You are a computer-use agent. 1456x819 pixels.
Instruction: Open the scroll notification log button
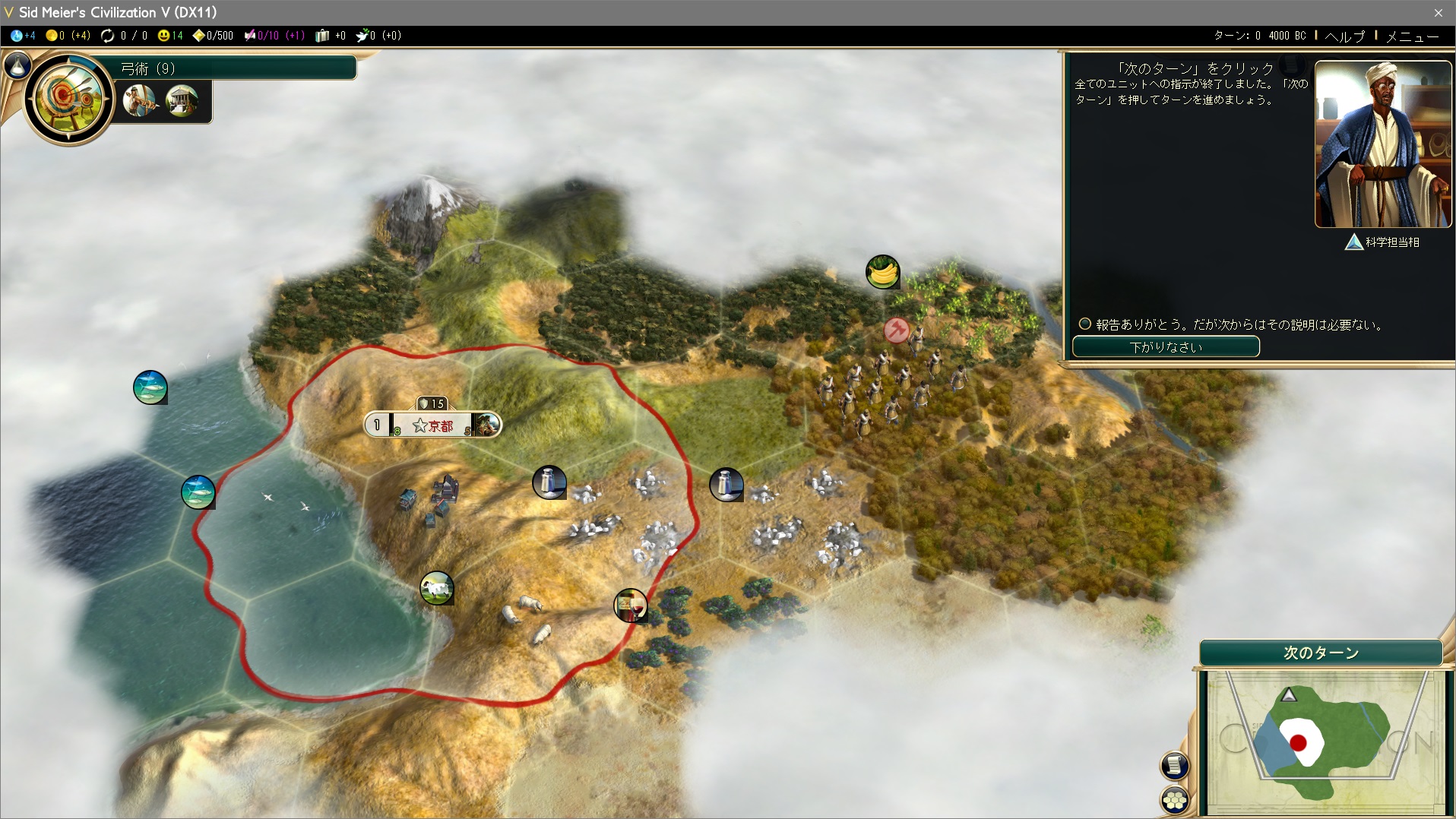click(1175, 765)
